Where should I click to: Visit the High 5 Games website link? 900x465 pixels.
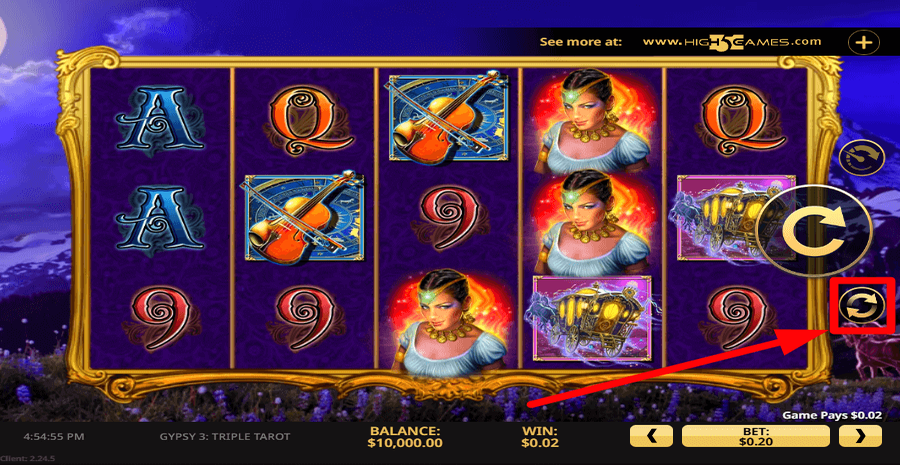click(x=732, y=42)
